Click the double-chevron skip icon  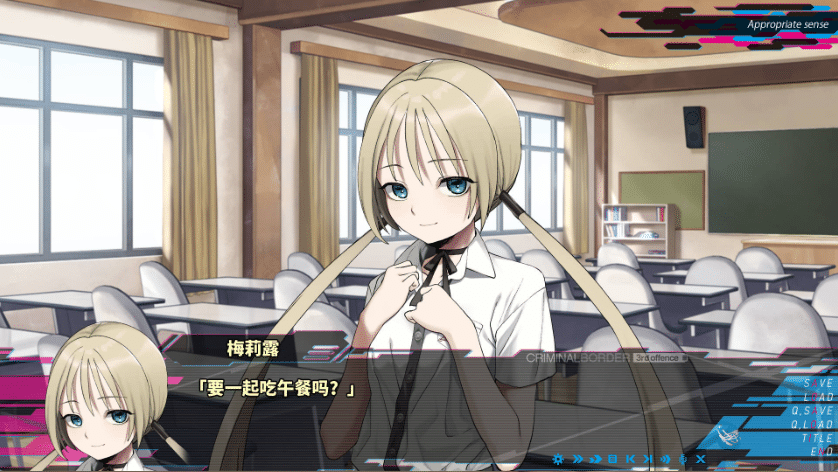coord(578,458)
